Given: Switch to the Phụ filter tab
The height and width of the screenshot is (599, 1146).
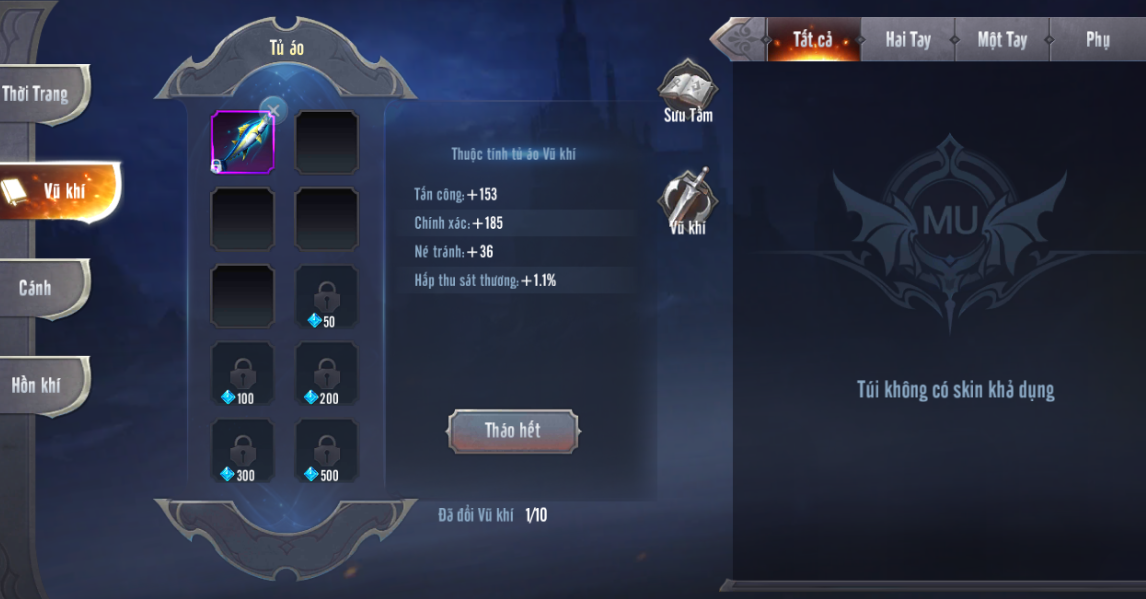Looking at the screenshot, I should [x=1097, y=41].
